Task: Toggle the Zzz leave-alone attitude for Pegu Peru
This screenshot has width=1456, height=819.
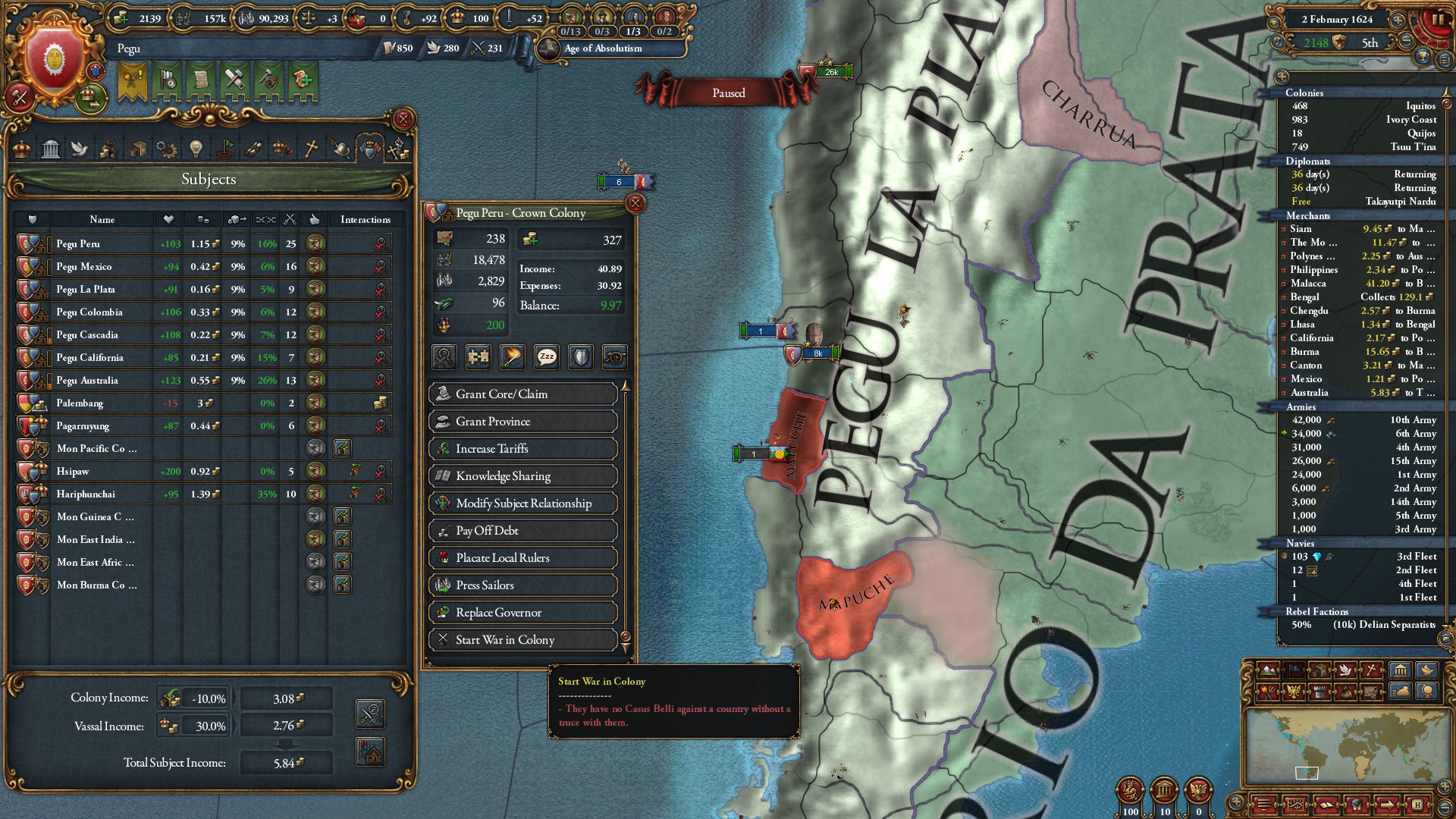Action: pyautogui.click(x=547, y=358)
